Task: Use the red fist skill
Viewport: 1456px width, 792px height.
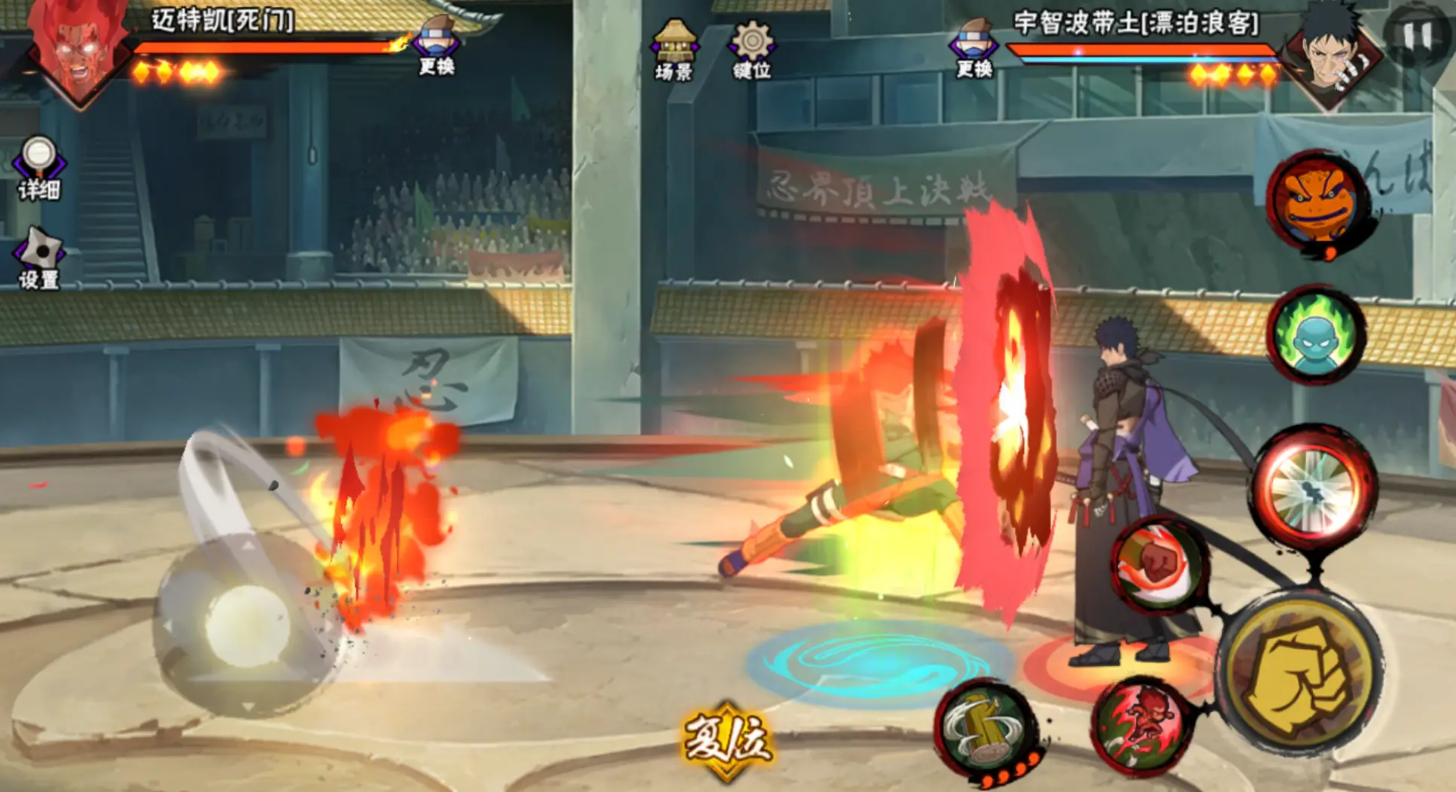Action: click(x=1159, y=564)
